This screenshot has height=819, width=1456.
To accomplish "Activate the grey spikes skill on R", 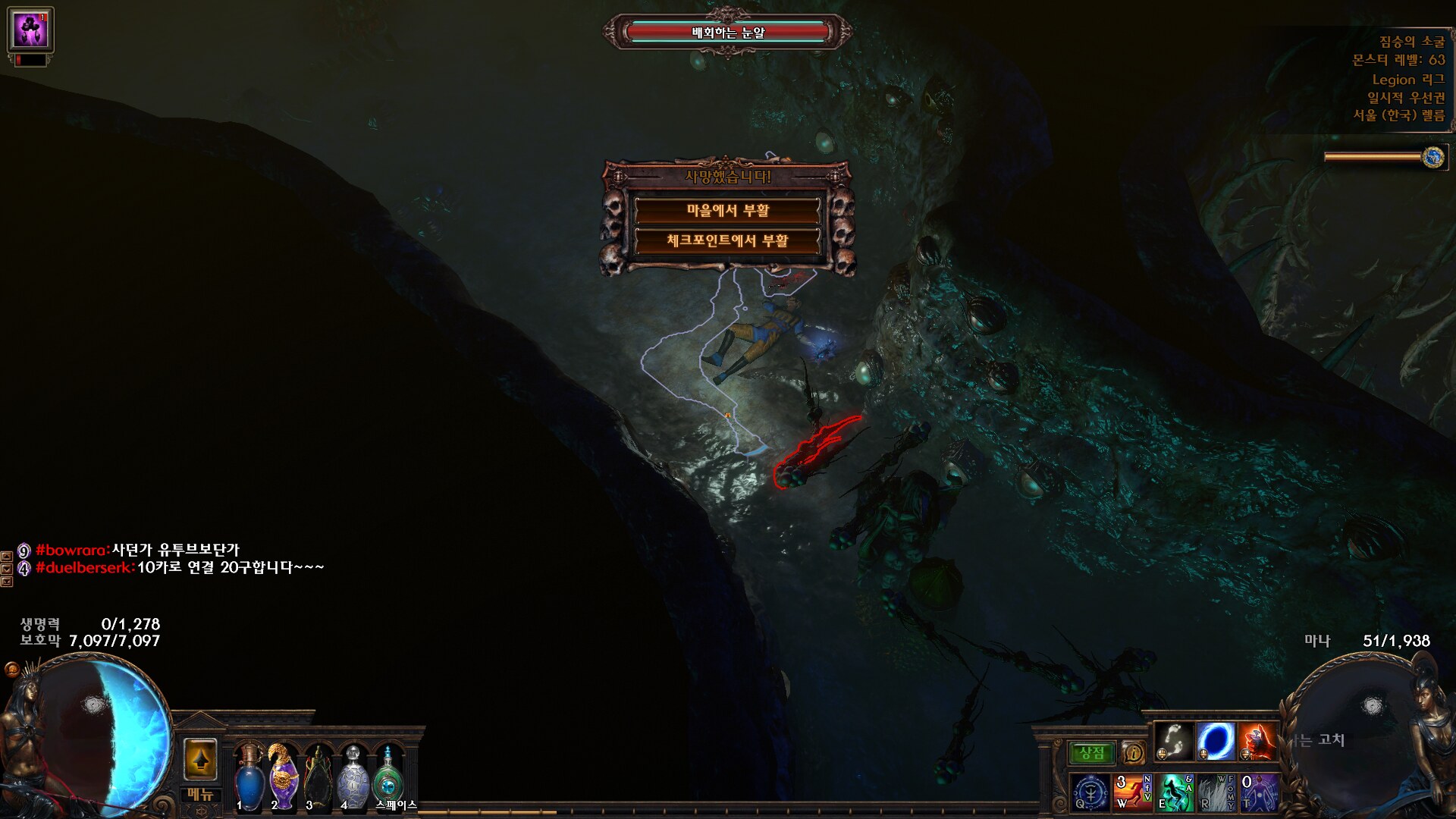I will [1216, 792].
